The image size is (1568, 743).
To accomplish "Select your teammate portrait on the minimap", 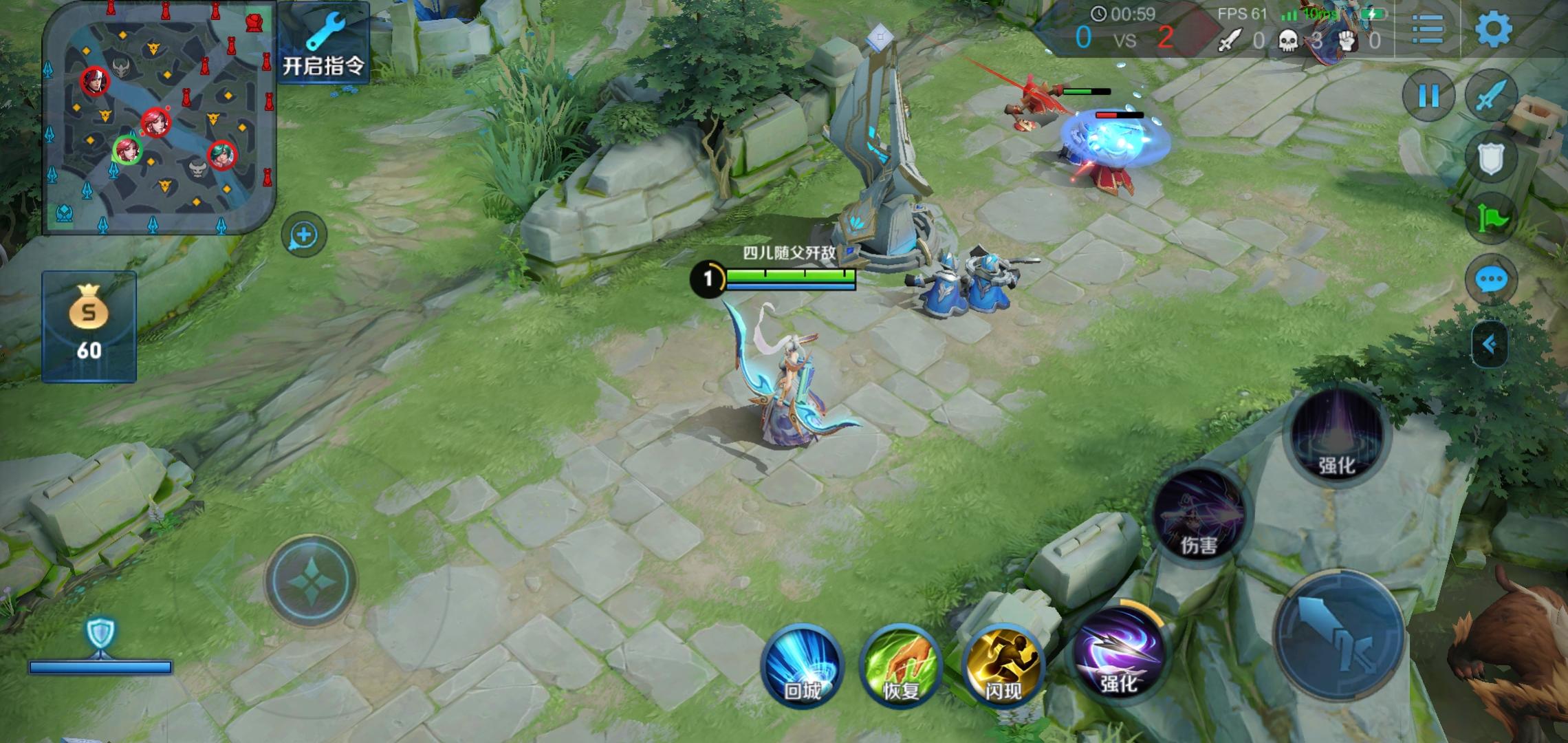I will click(x=127, y=150).
